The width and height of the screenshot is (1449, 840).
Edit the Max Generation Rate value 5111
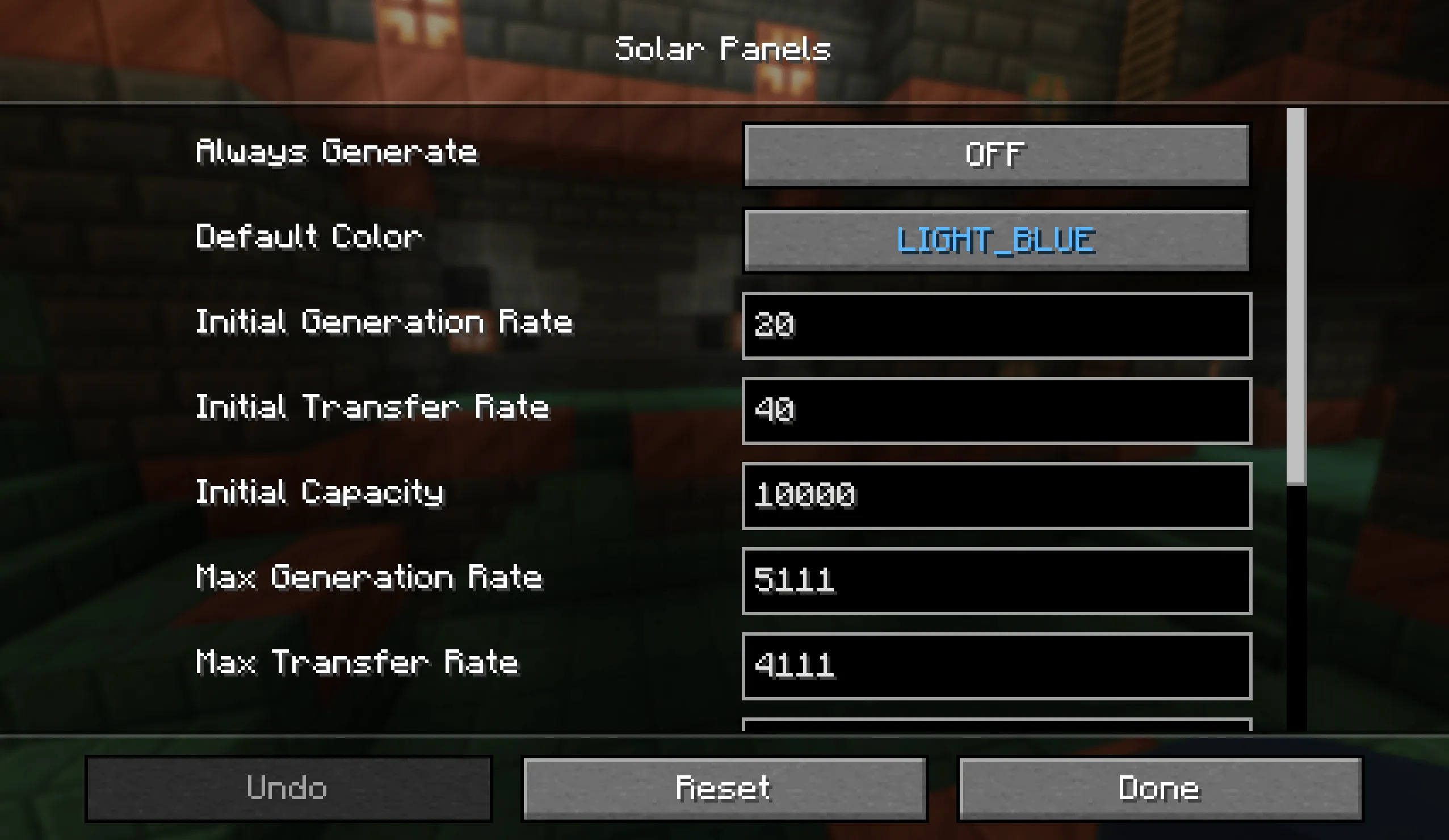997,581
